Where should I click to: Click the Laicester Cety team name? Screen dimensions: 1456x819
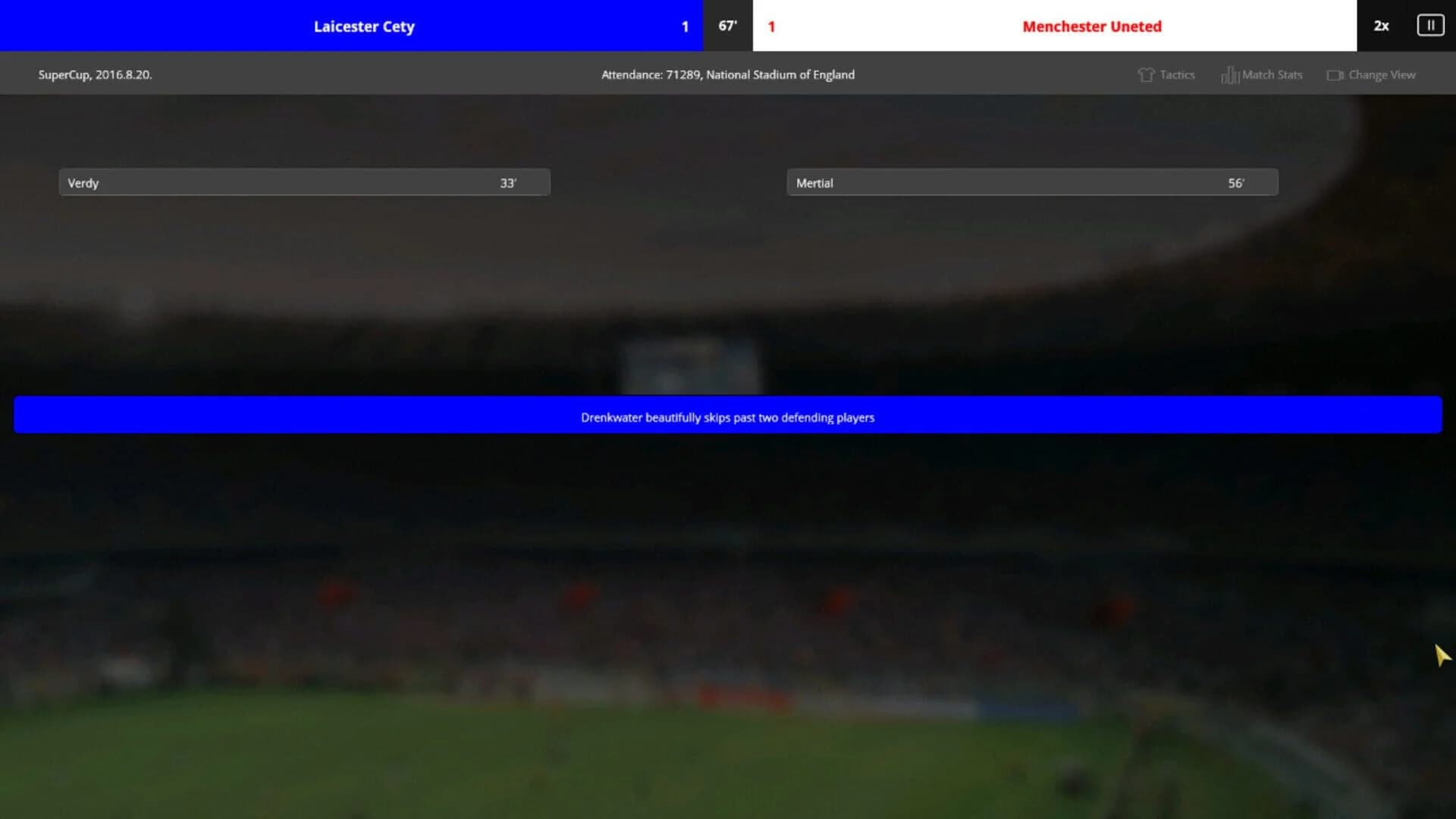tap(365, 26)
